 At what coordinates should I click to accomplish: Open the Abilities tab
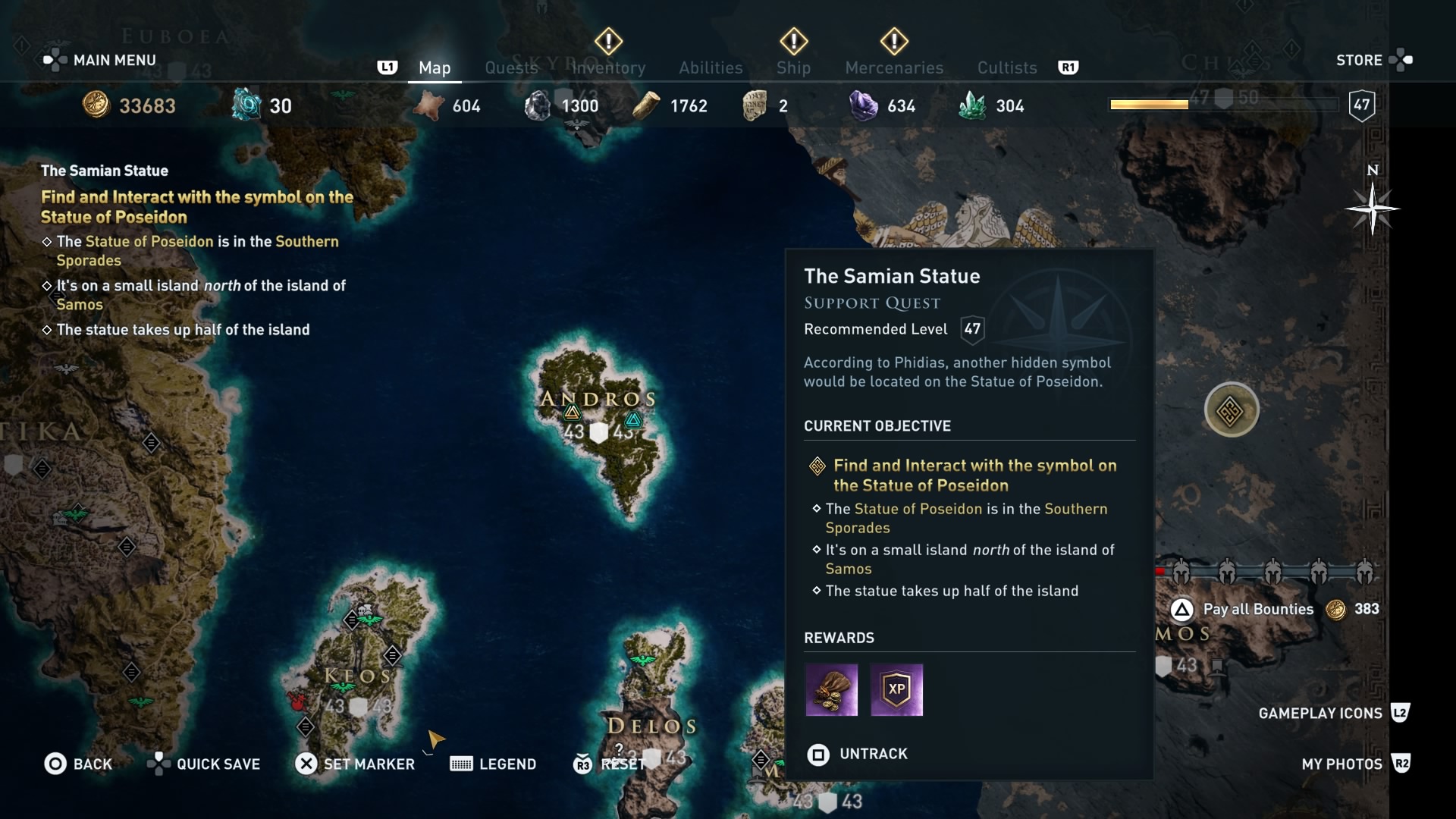(711, 67)
